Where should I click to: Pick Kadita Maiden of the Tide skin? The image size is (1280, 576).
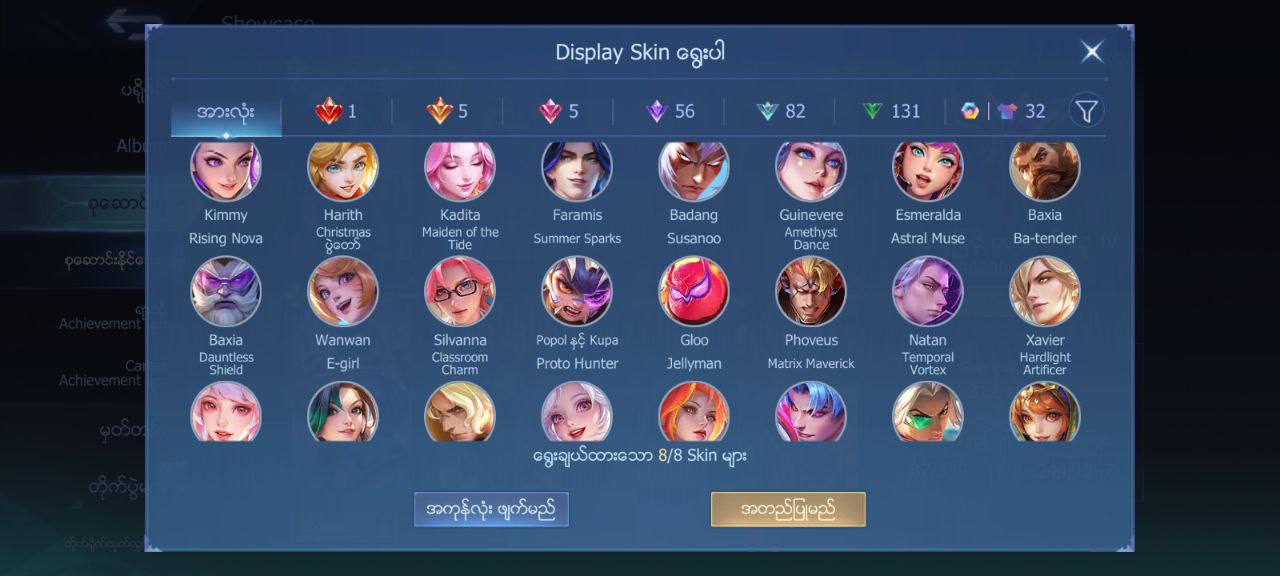[x=460, y=170]
